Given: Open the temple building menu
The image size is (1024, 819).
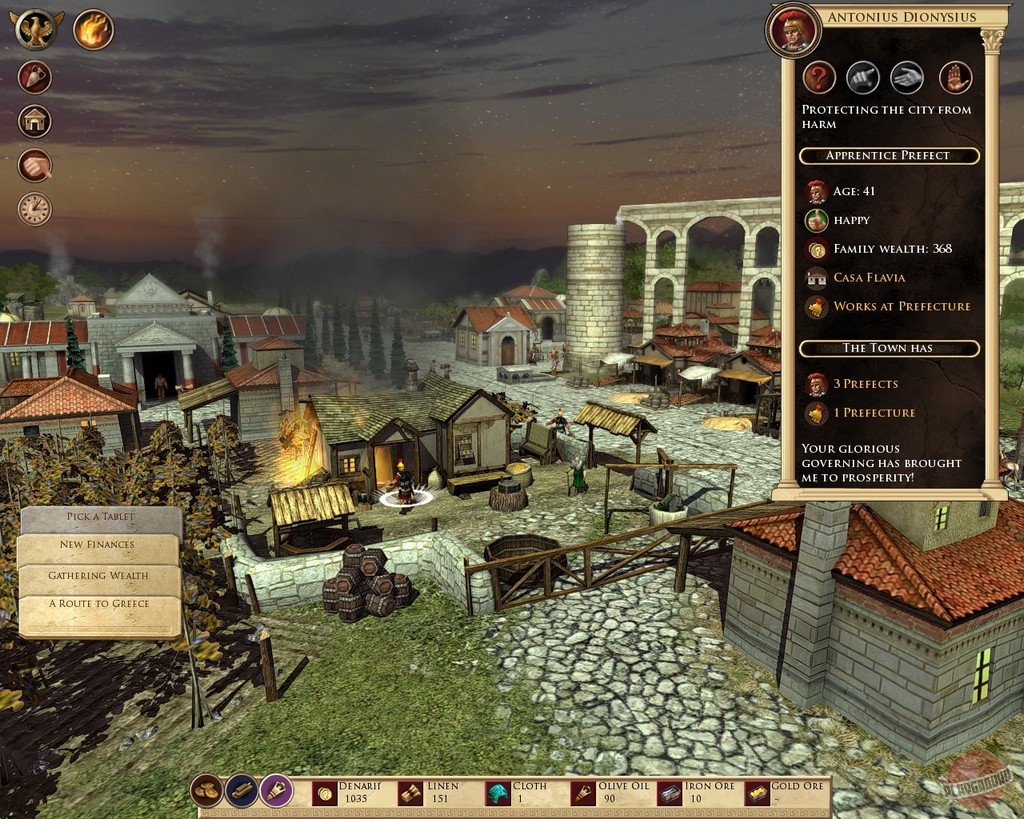Looking at the screenshot, I should pyautogui.click(x=34, y=121).
